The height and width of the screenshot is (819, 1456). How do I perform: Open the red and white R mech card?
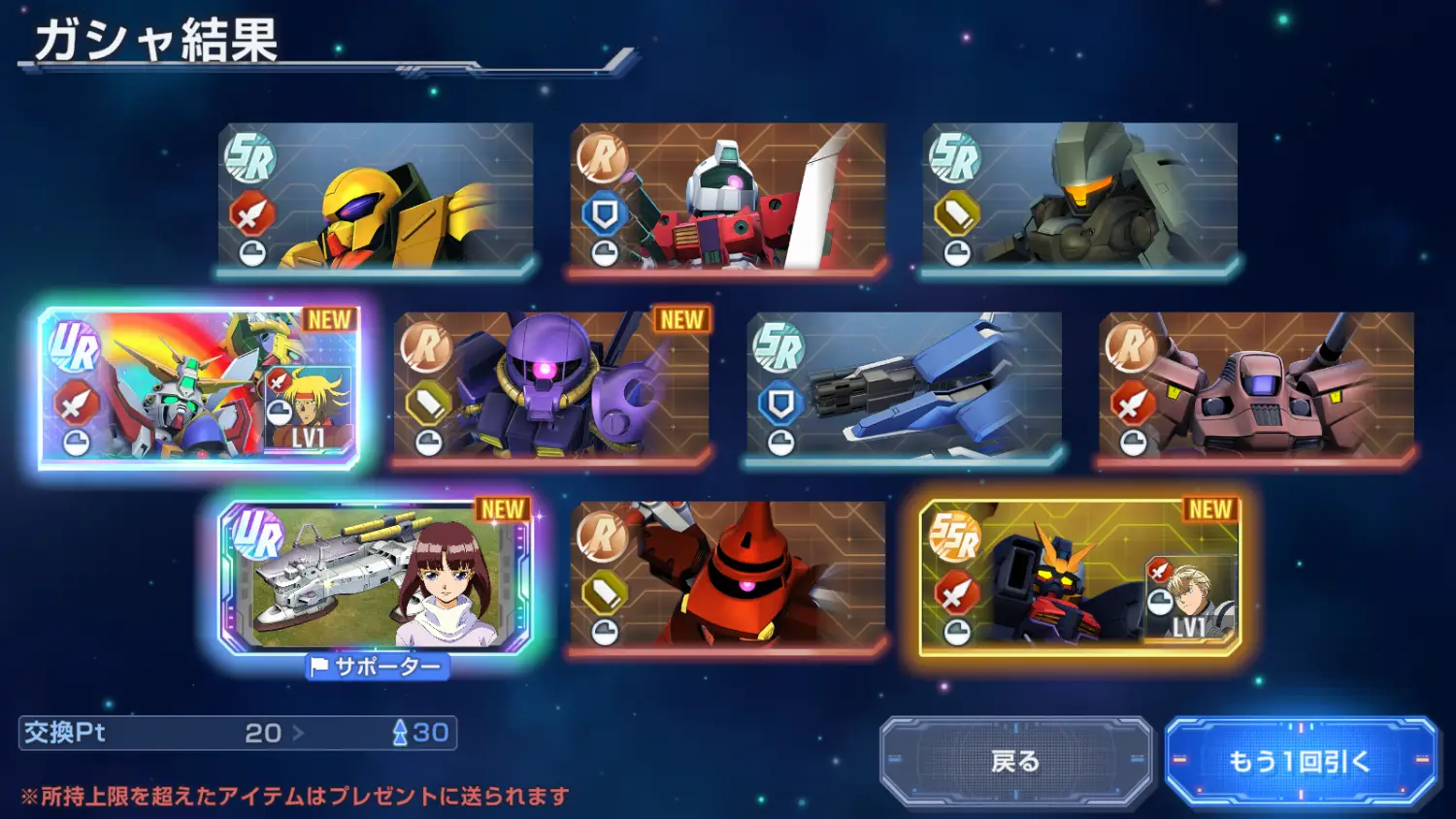728,197
